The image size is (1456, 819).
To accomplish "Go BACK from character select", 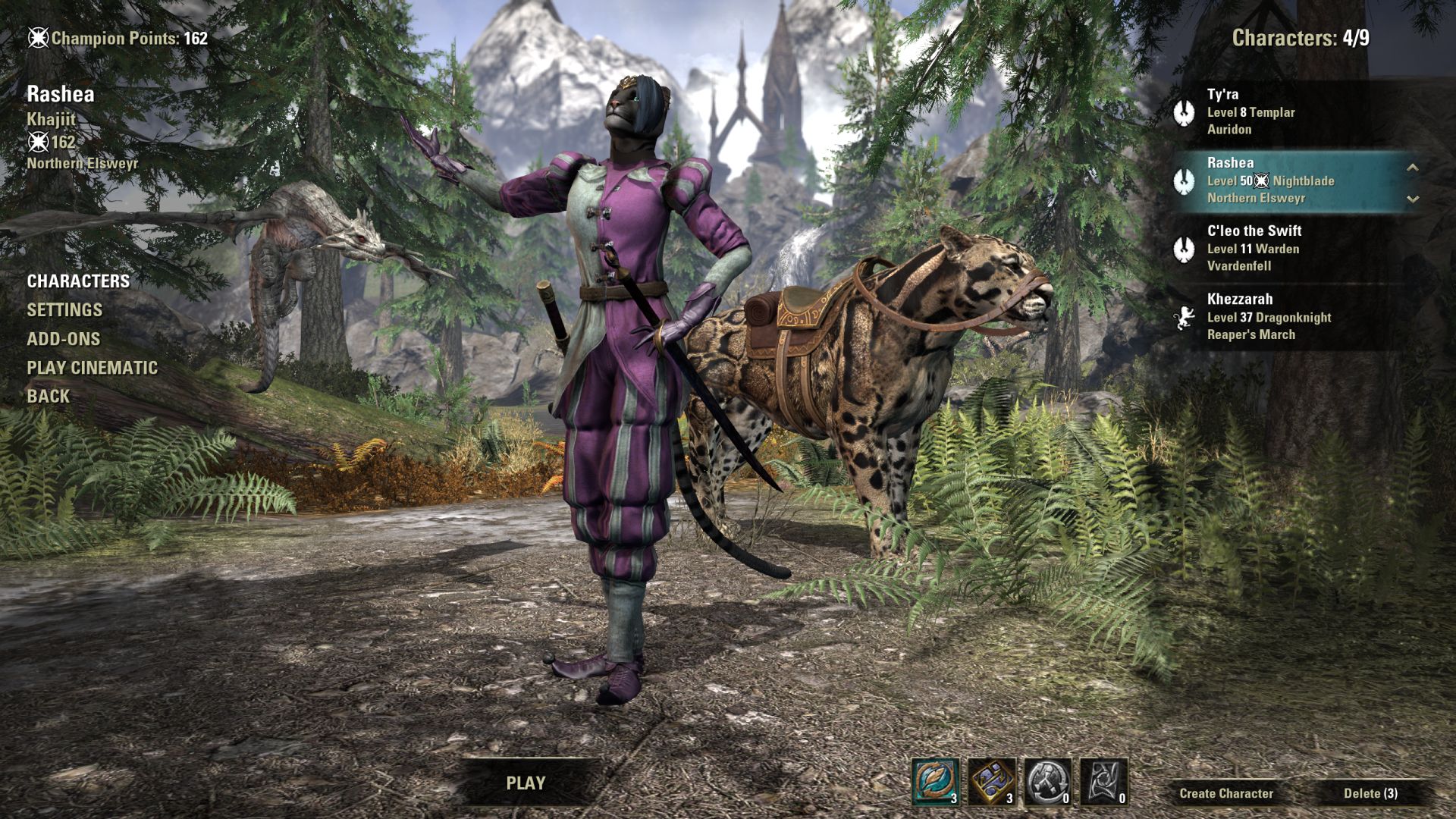I will [49, 397].
